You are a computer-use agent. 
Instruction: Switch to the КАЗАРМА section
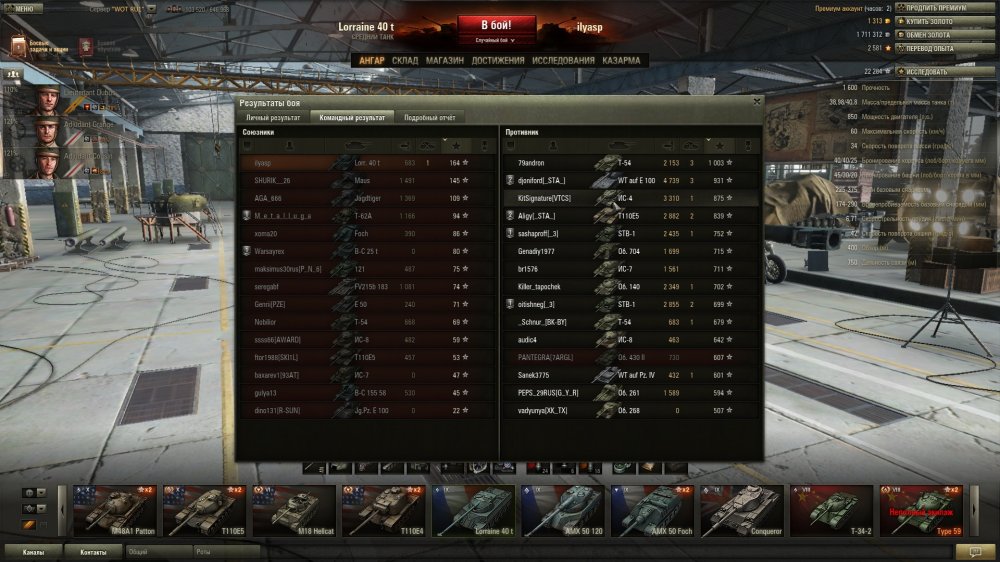pos(621,61)
